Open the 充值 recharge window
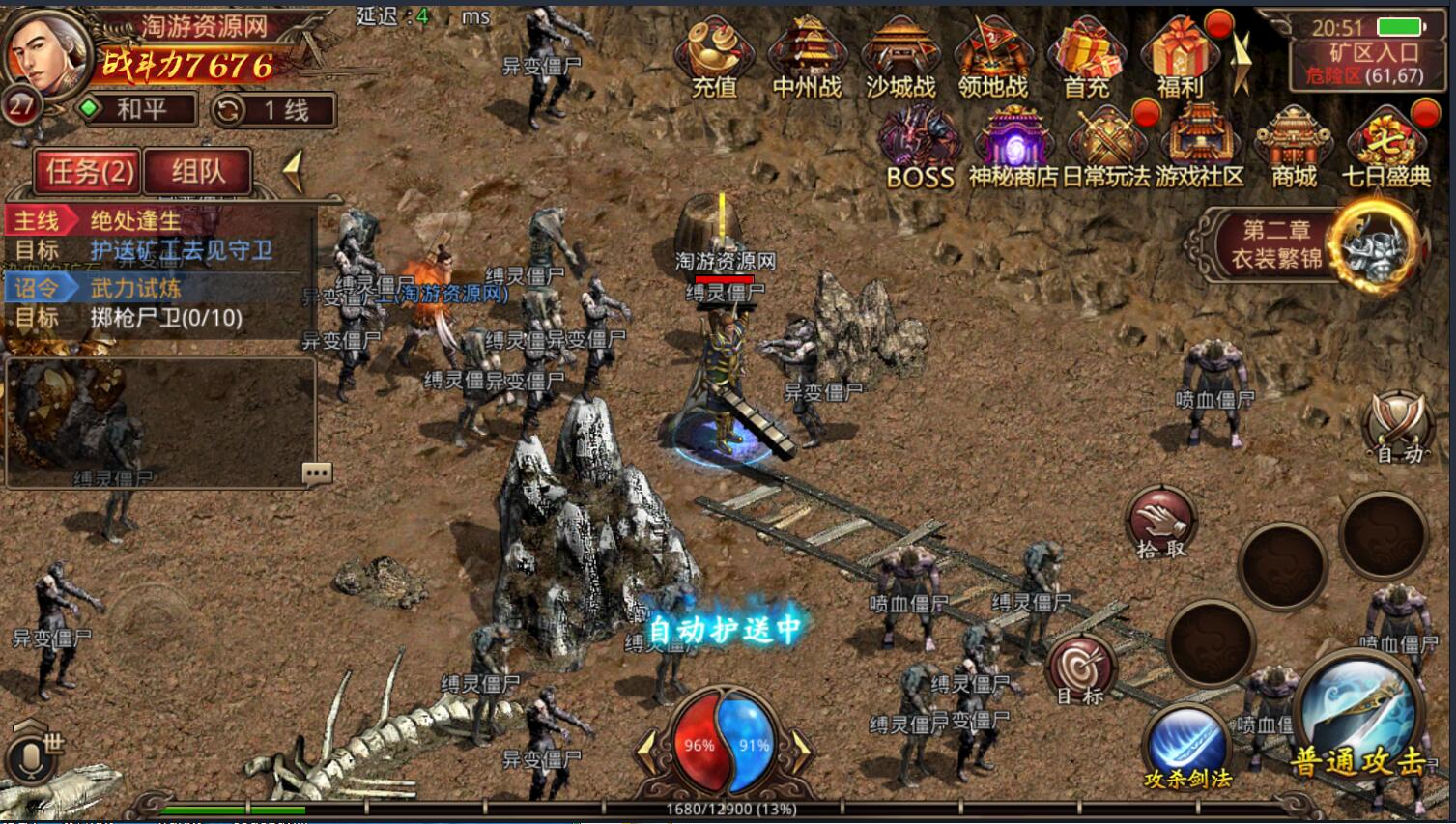The width and height of the screenshot is (1456, 824). coord(716,53)
